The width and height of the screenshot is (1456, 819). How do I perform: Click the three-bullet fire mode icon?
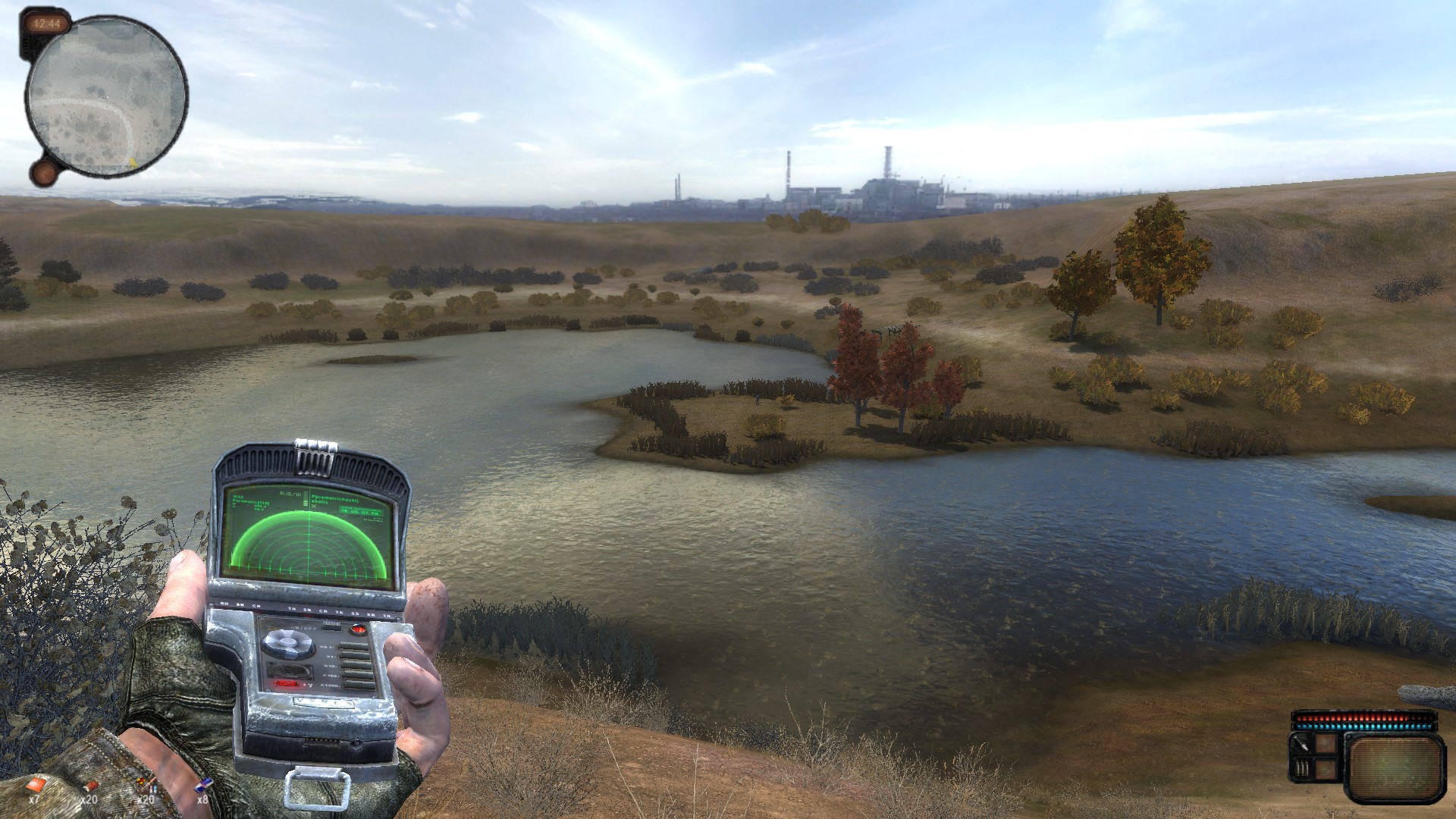(1301, 770)
